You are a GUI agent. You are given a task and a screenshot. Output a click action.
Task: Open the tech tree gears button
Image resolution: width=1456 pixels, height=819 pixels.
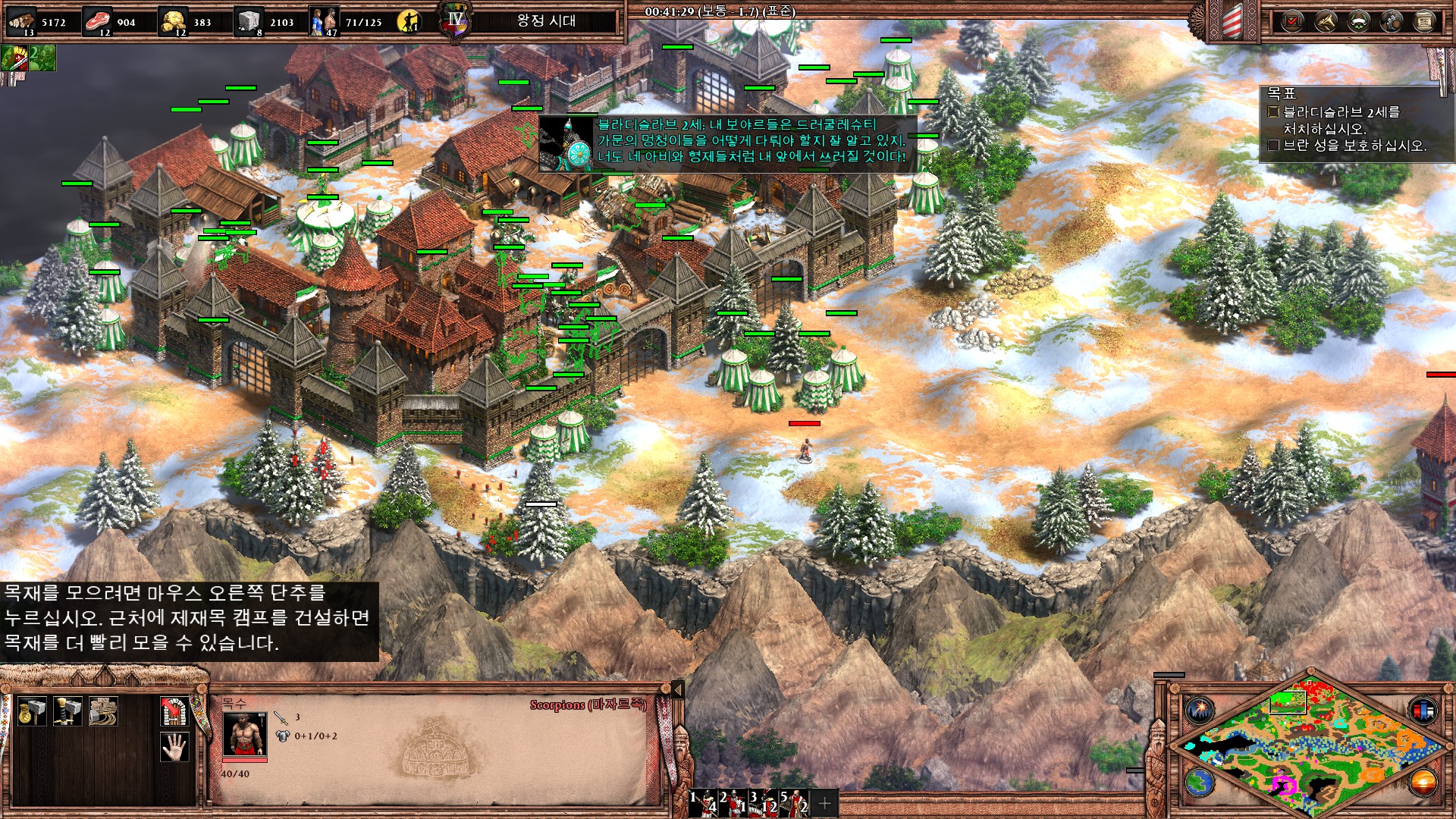(1392, 21)
